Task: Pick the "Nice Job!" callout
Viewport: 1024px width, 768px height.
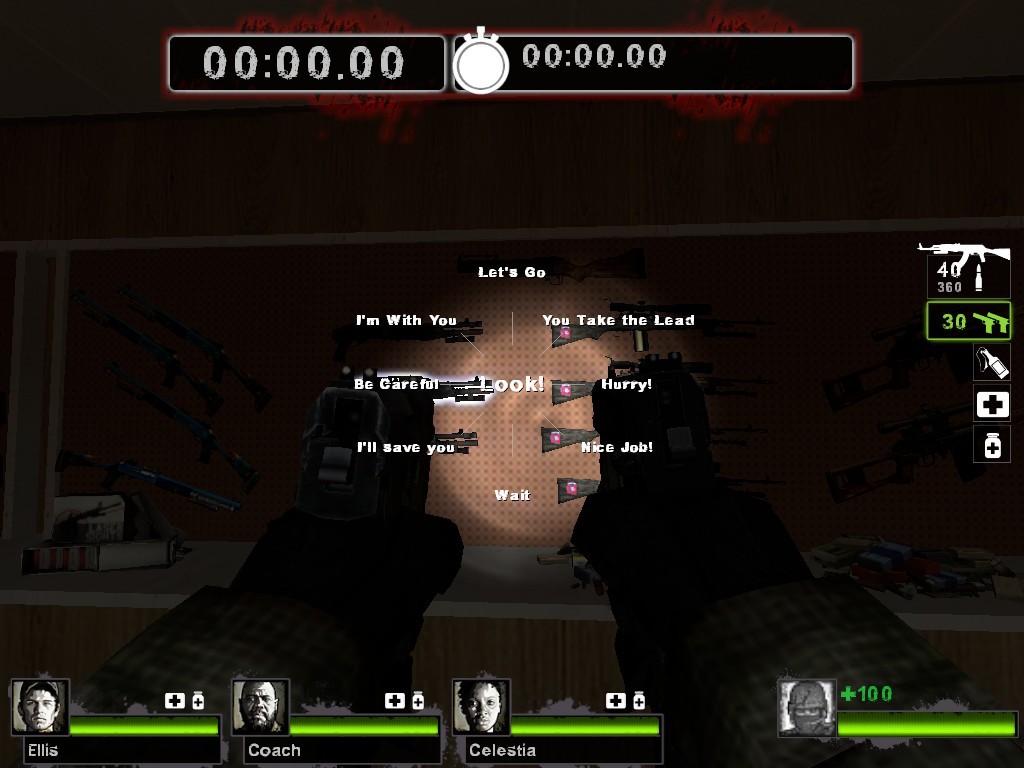Action: (617, 447)
